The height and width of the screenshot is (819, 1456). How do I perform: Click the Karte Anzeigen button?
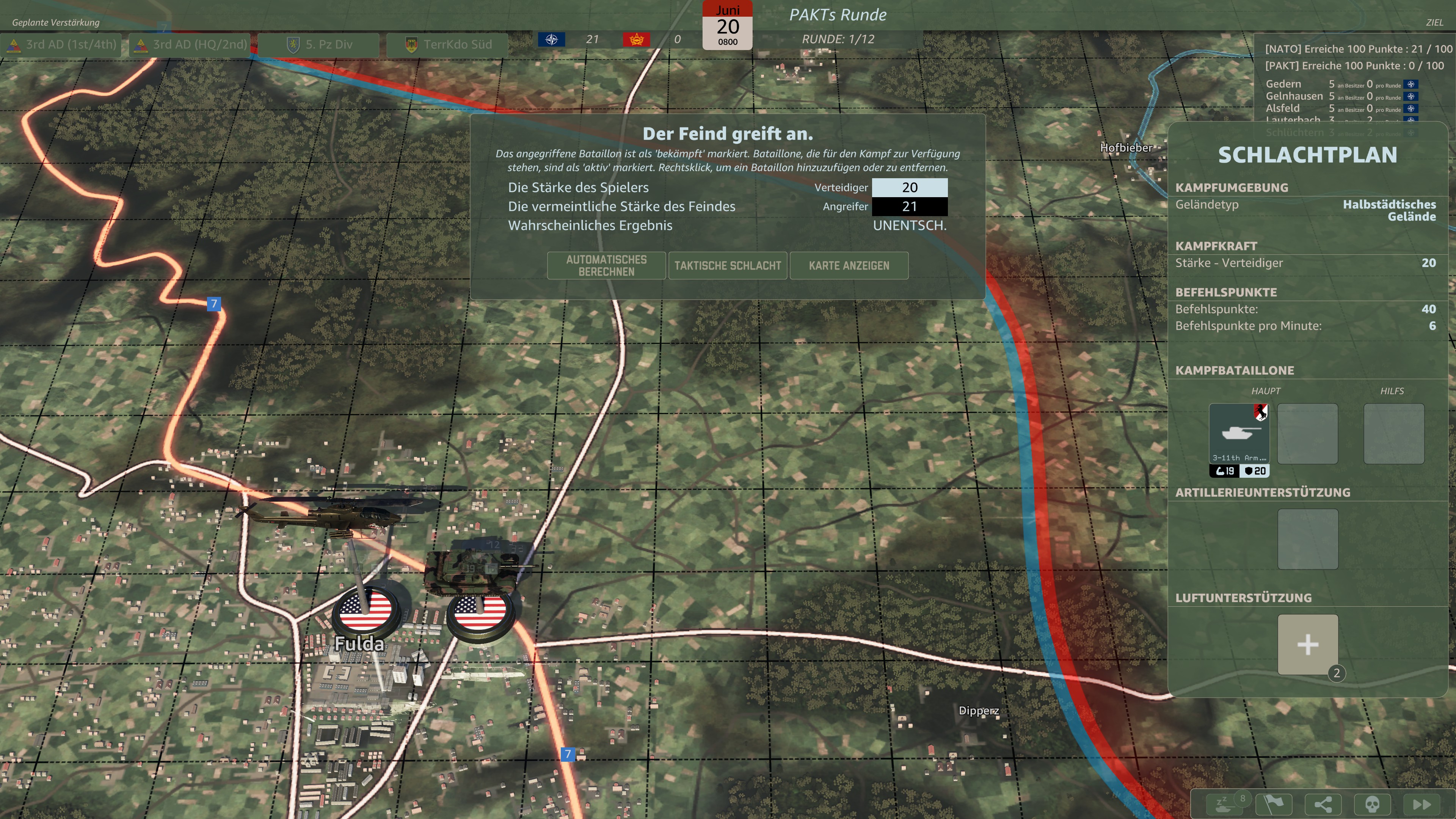(x=849, y=266)
